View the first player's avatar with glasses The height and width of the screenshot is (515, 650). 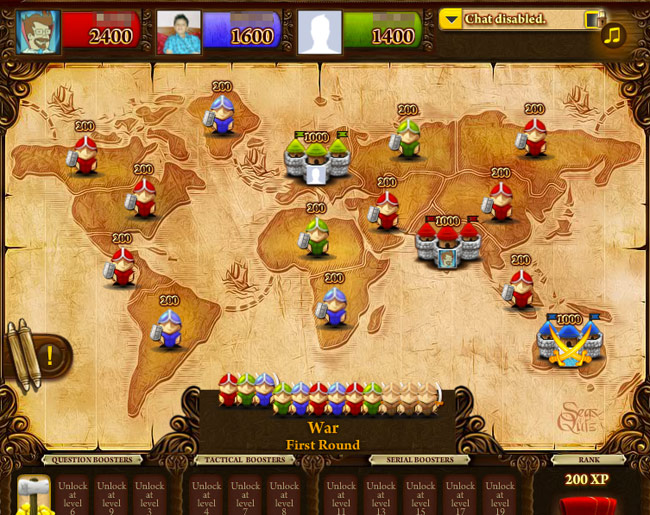pos(39,32)
